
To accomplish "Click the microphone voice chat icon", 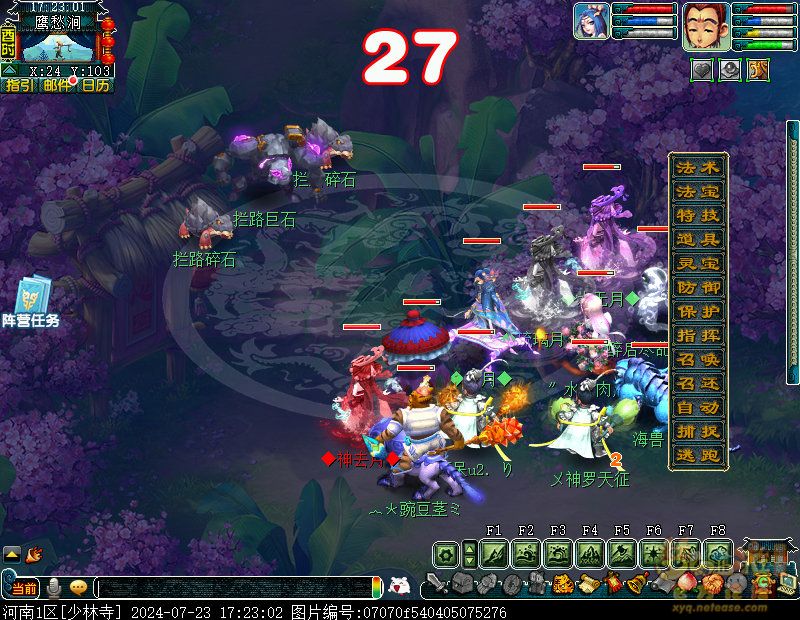I will [56, 587].
